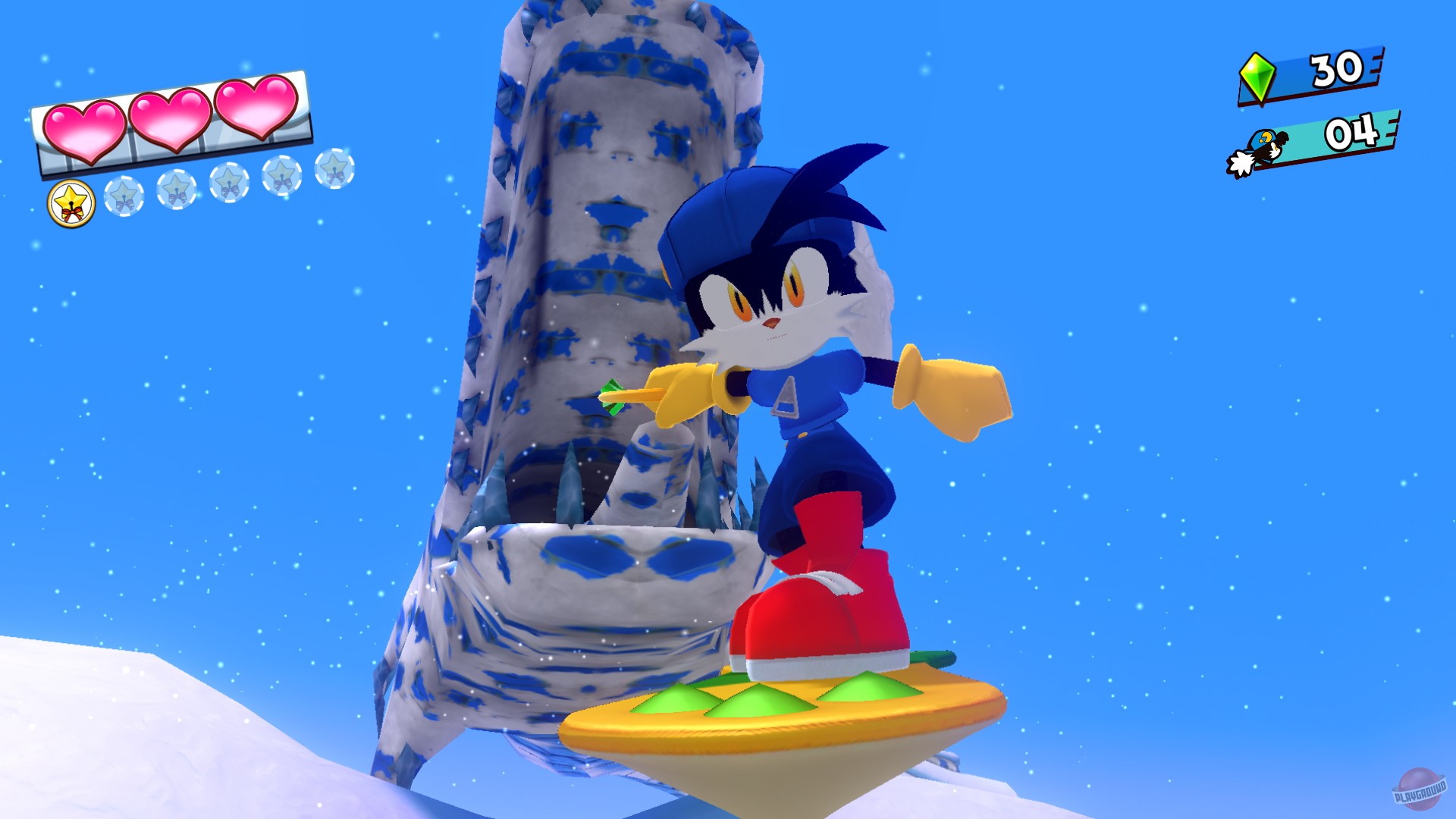The width and height of the screenshot is (1456, 819).
Task: Click the bow ribbon on the star medal
Action: click(72, 212)
